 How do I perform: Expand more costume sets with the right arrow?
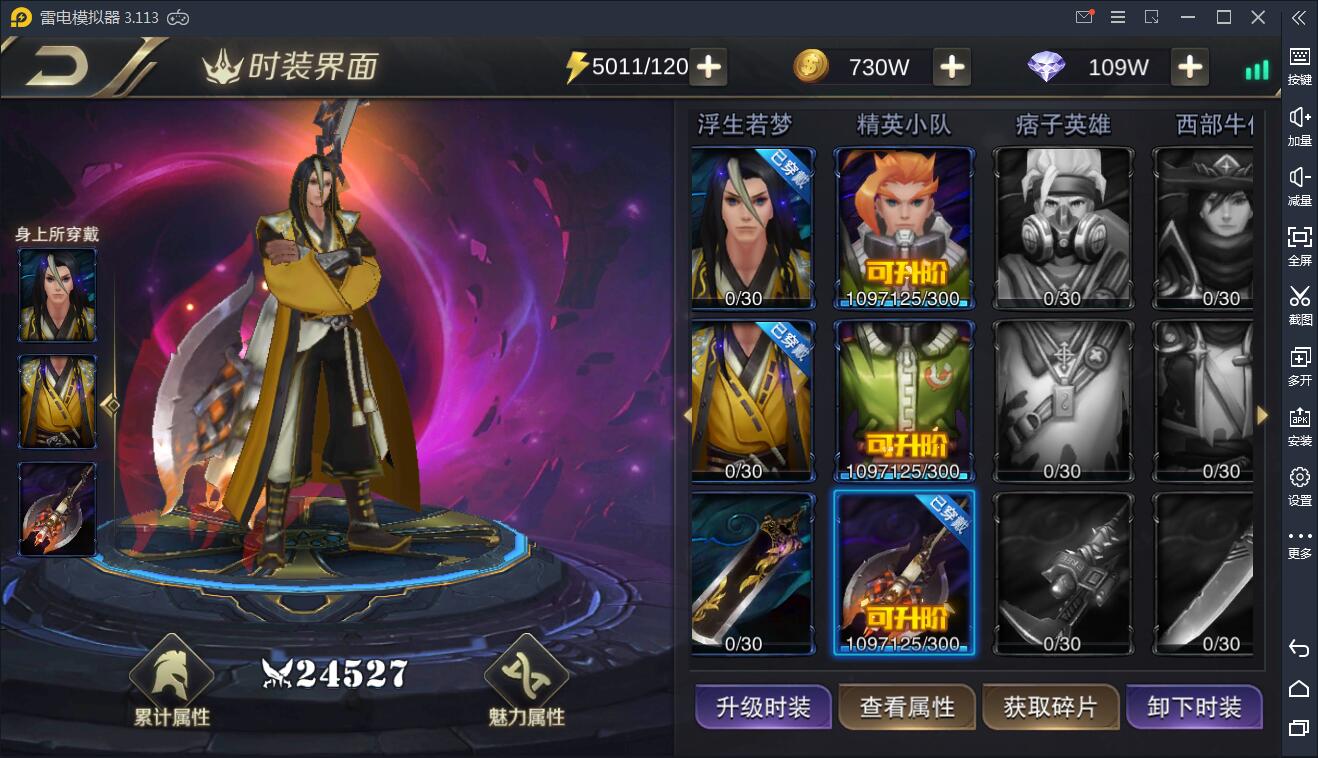(1263, 413)
